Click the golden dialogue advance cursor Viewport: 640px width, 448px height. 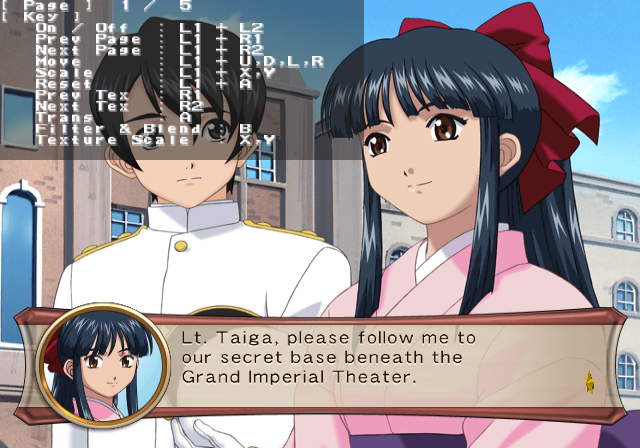coord(589,381)
